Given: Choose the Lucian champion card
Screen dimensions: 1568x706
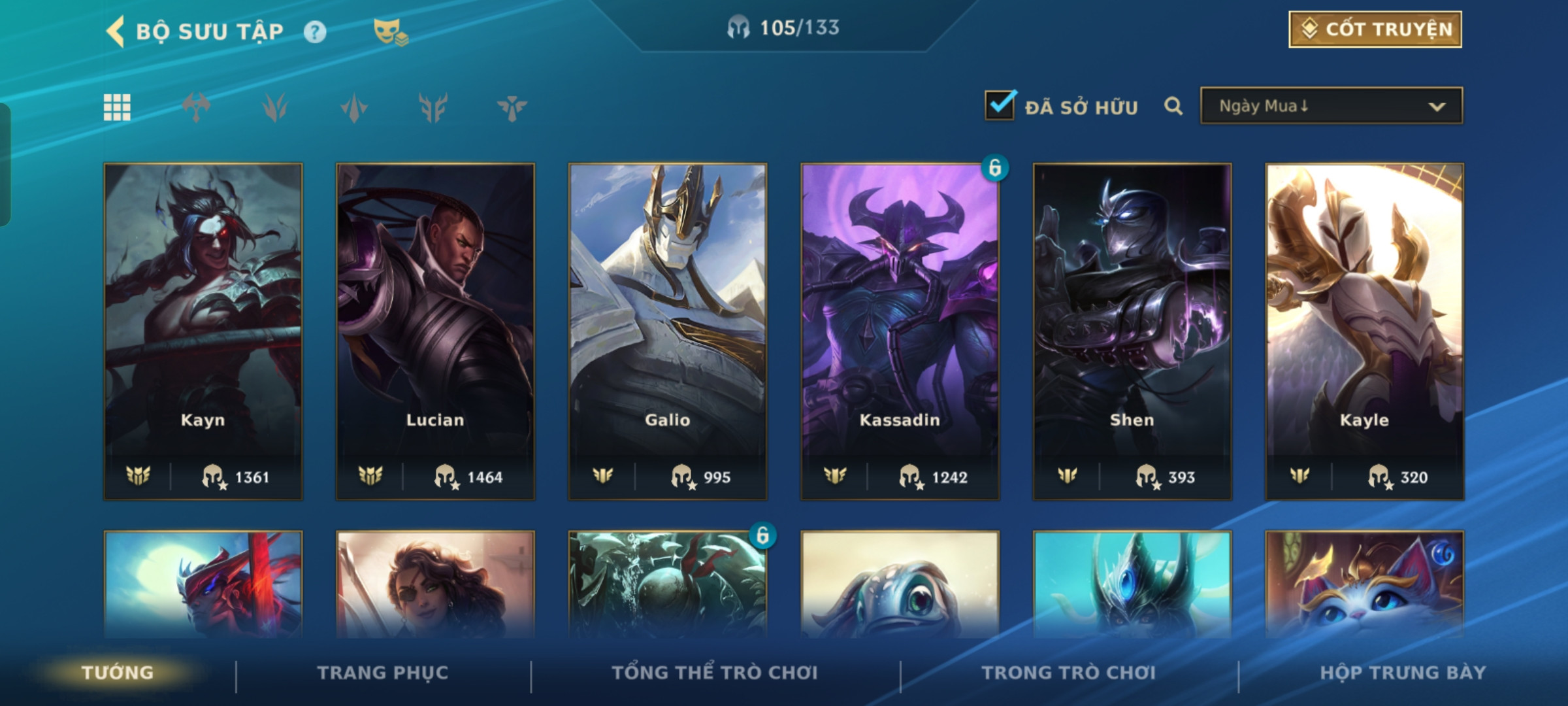Looking at the screenshot, I should coord(435,331).
